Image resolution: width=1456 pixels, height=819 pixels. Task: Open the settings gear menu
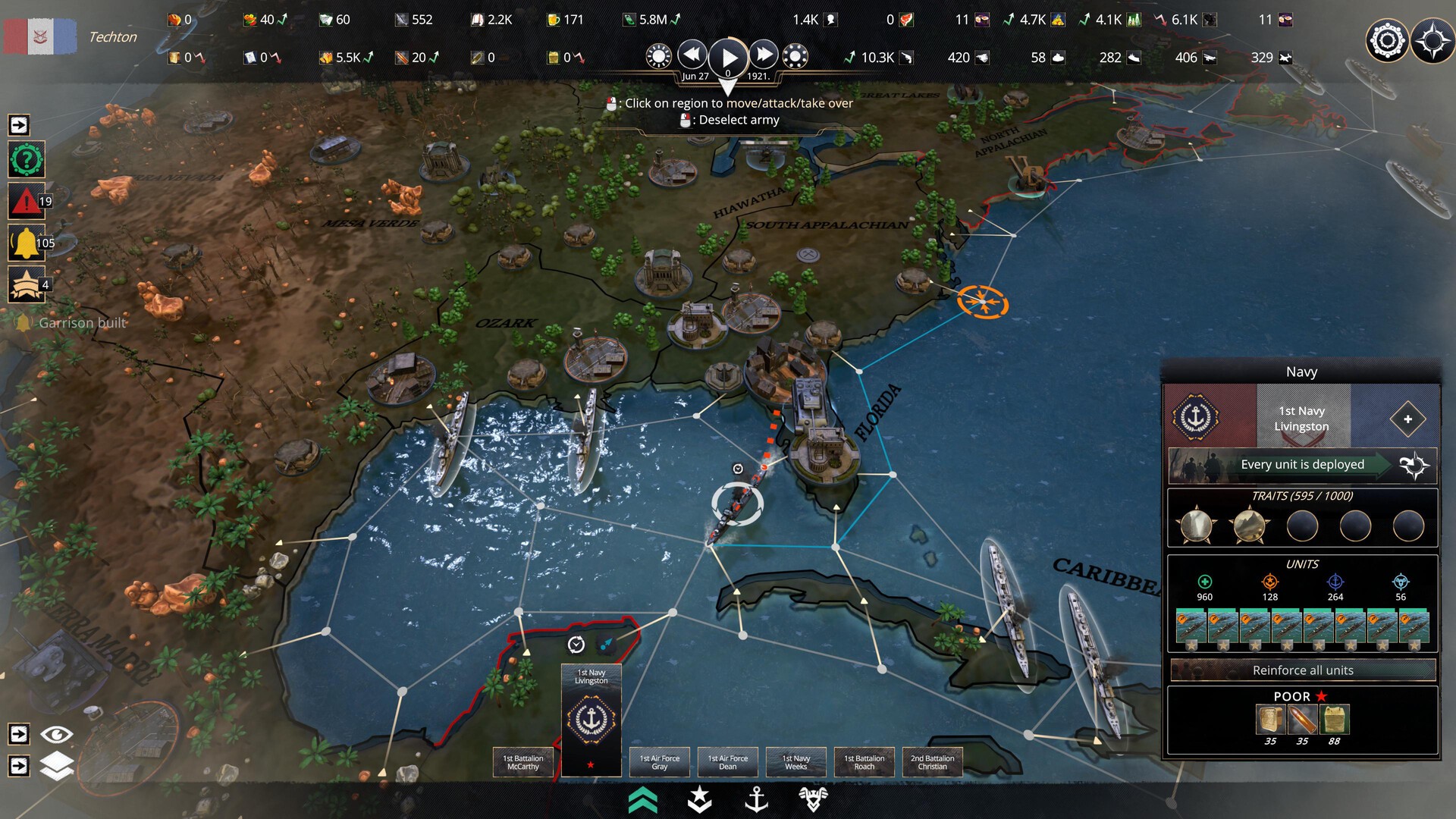click(1386, 39)
